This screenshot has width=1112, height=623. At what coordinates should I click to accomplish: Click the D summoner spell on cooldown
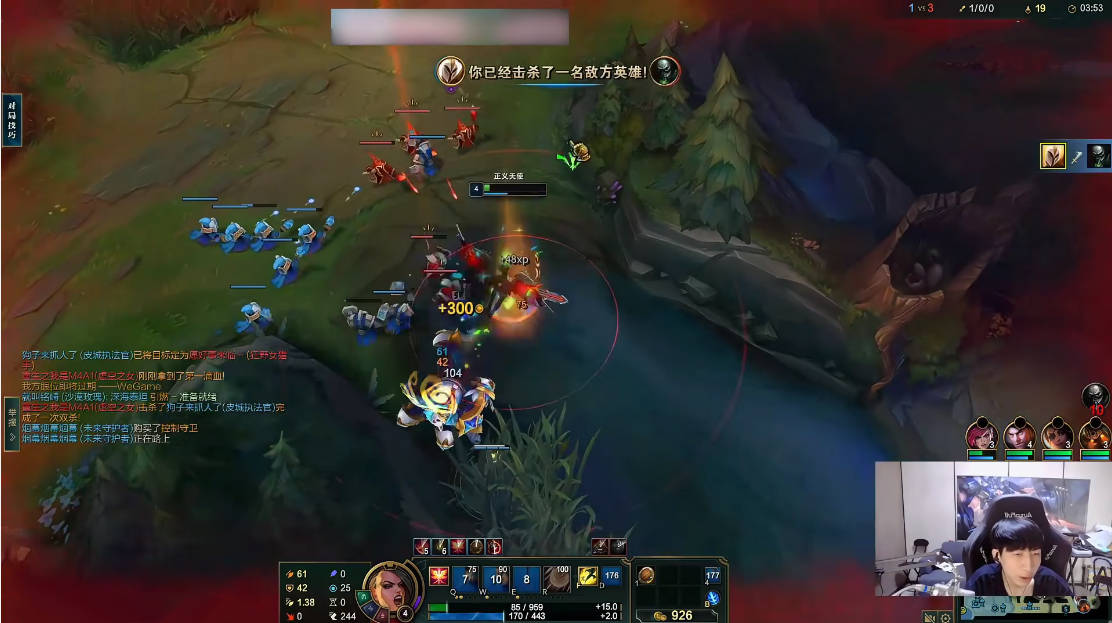tap(612, 577)
